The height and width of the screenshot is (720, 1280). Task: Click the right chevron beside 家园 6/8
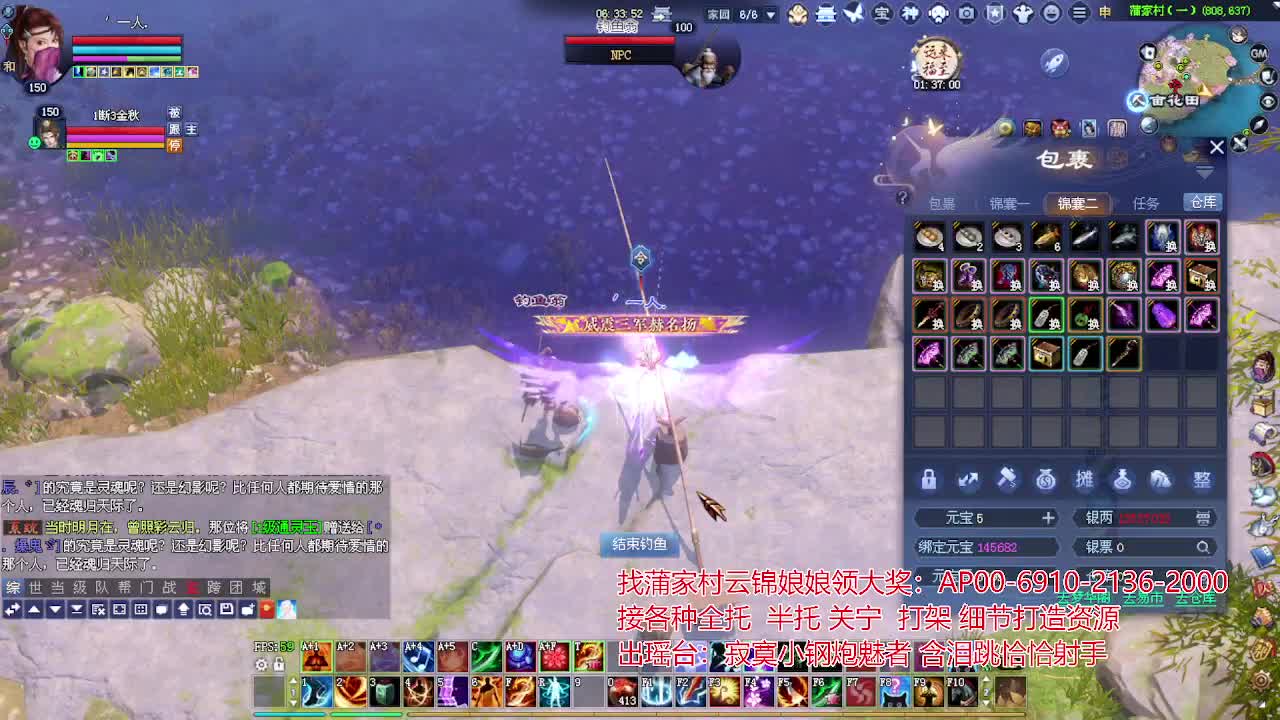click(770, 13)
